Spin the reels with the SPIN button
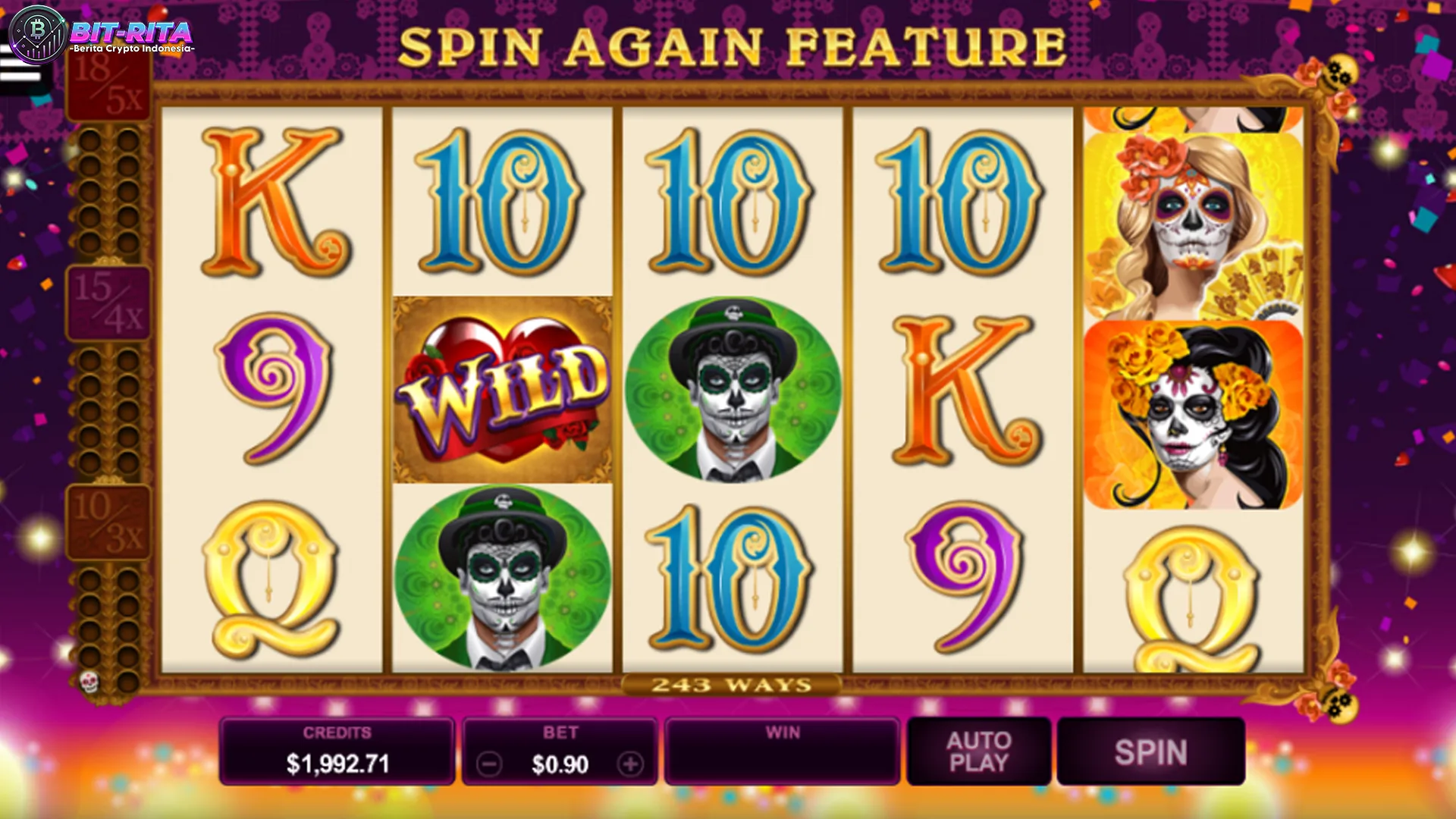The image size is (1456, 819). click(x=1150, y=752)
